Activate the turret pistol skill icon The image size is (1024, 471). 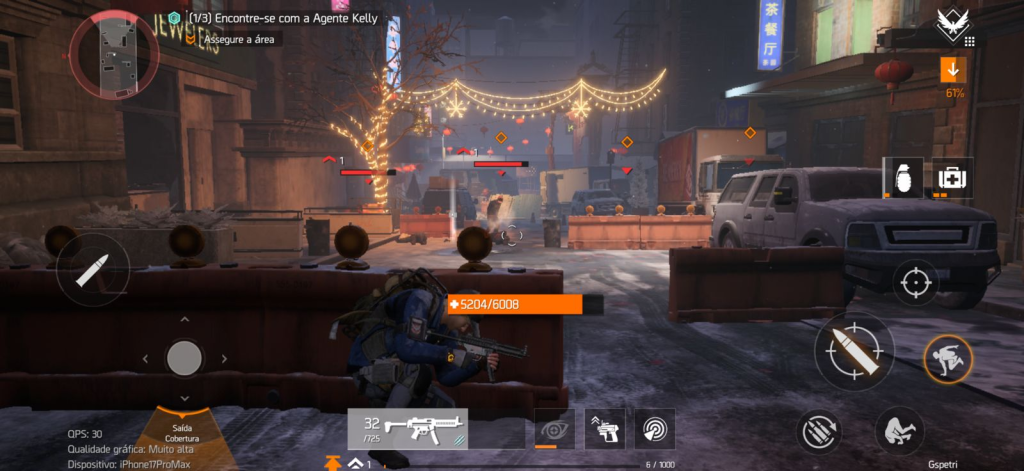(x=604, y=428)
